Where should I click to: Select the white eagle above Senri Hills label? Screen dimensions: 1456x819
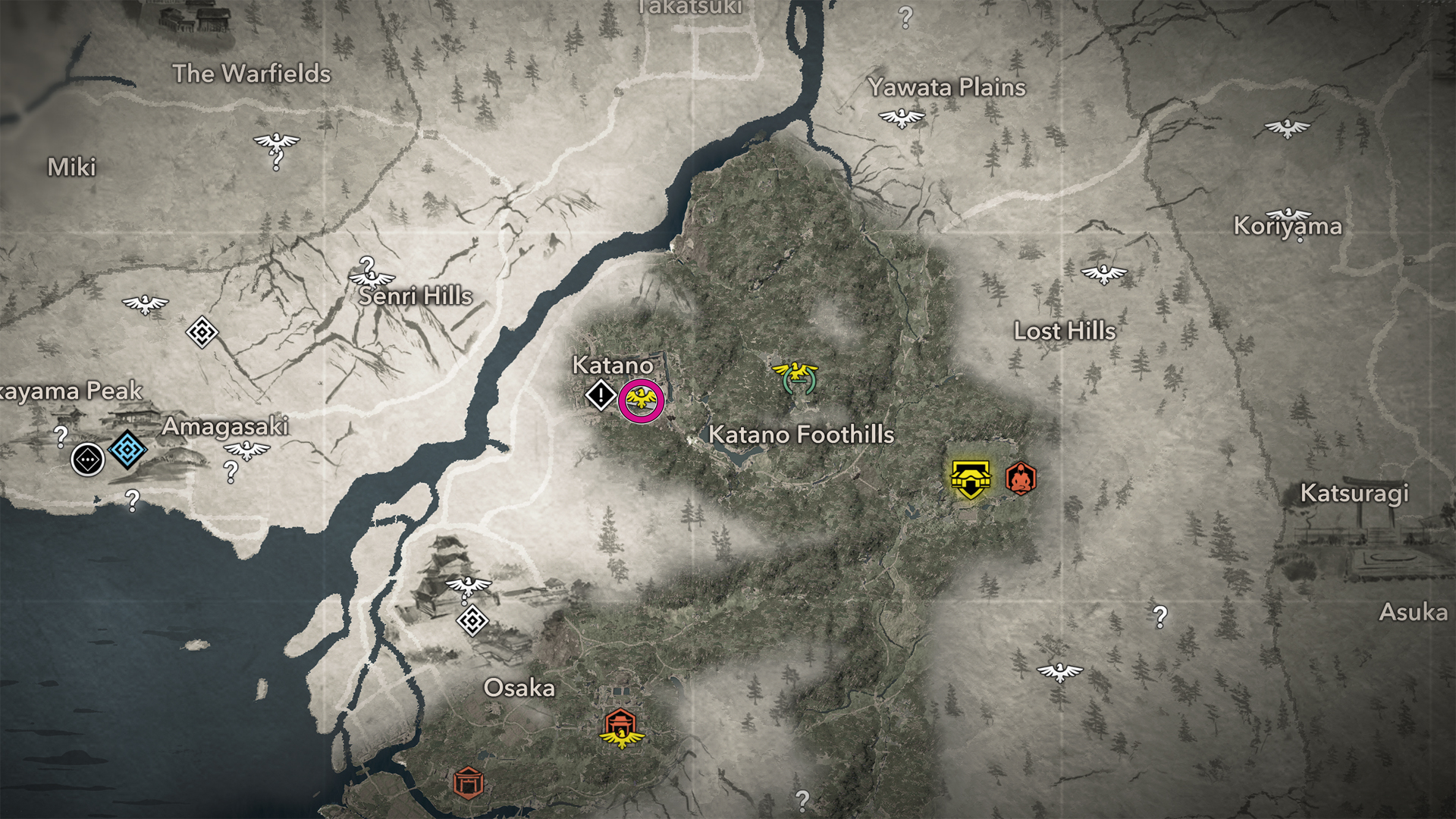[x=372, y=278]
